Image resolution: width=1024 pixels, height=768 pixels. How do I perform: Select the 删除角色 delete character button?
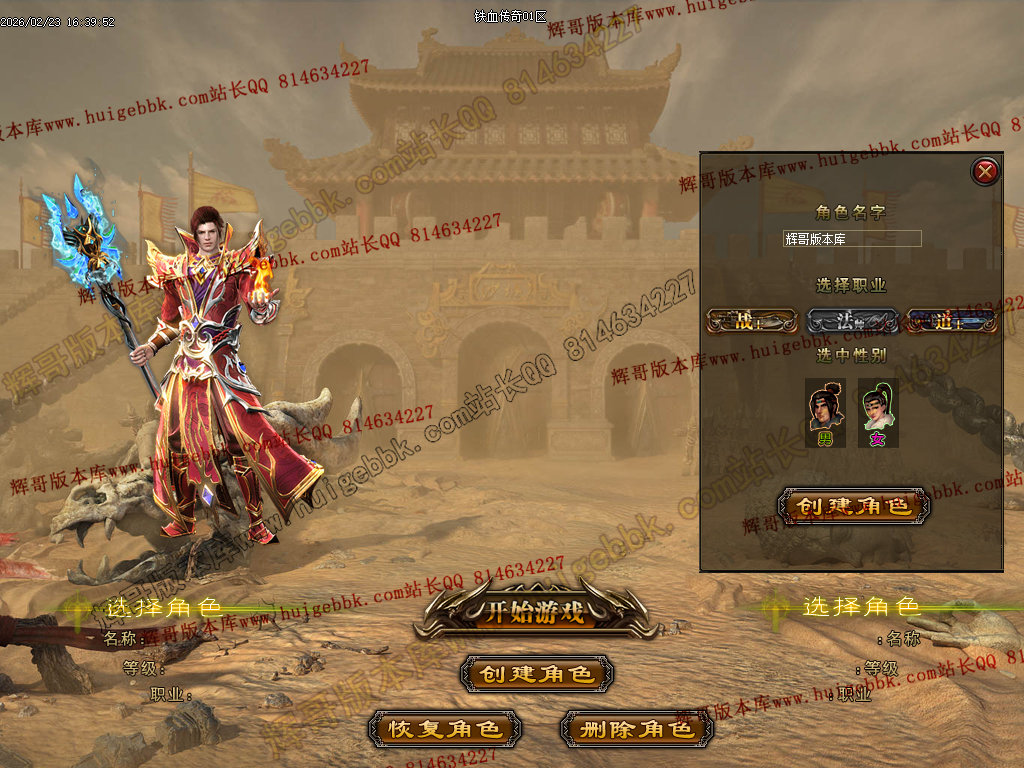pos(637,729)
